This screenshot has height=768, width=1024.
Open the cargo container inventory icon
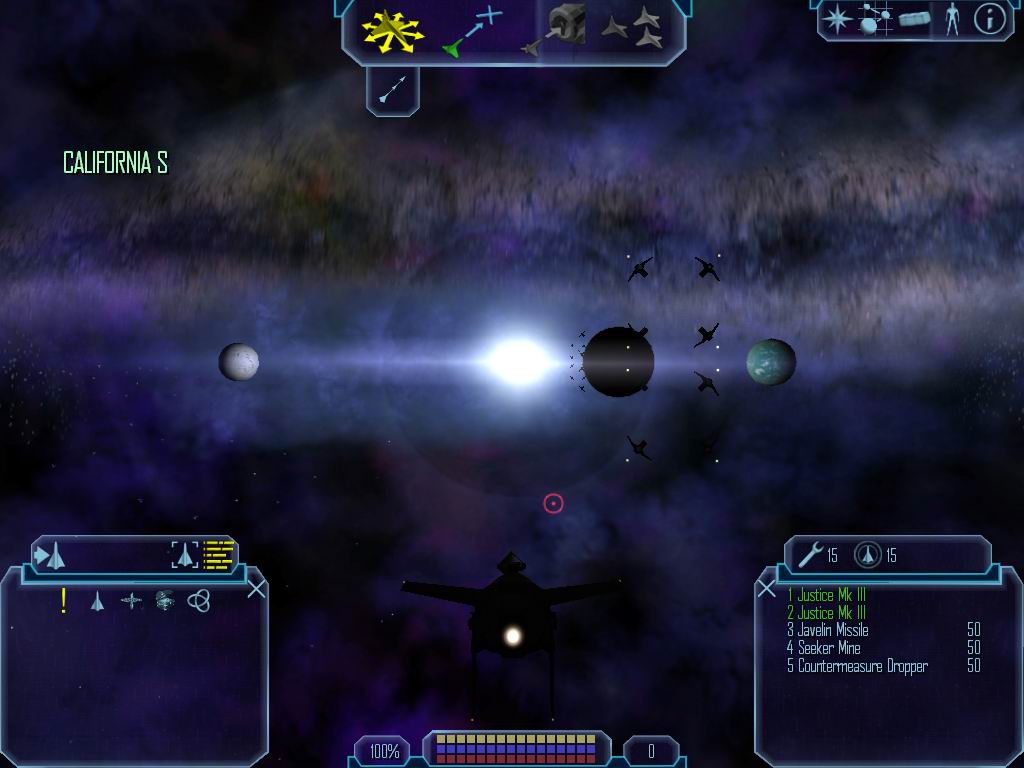pos(914,19)
